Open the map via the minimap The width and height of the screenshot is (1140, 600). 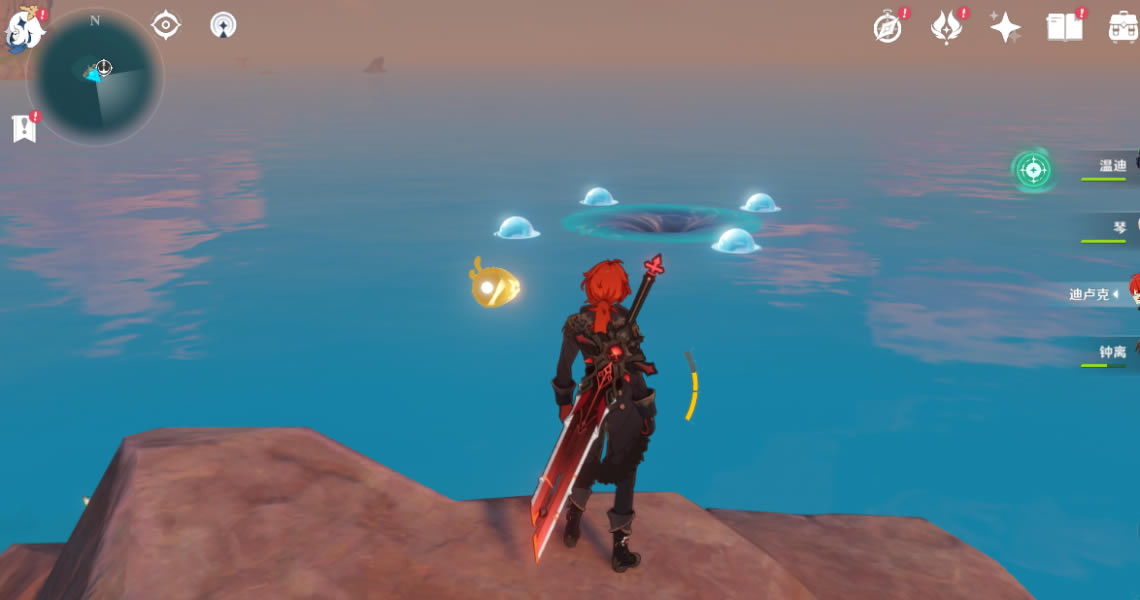coord(97,77)
